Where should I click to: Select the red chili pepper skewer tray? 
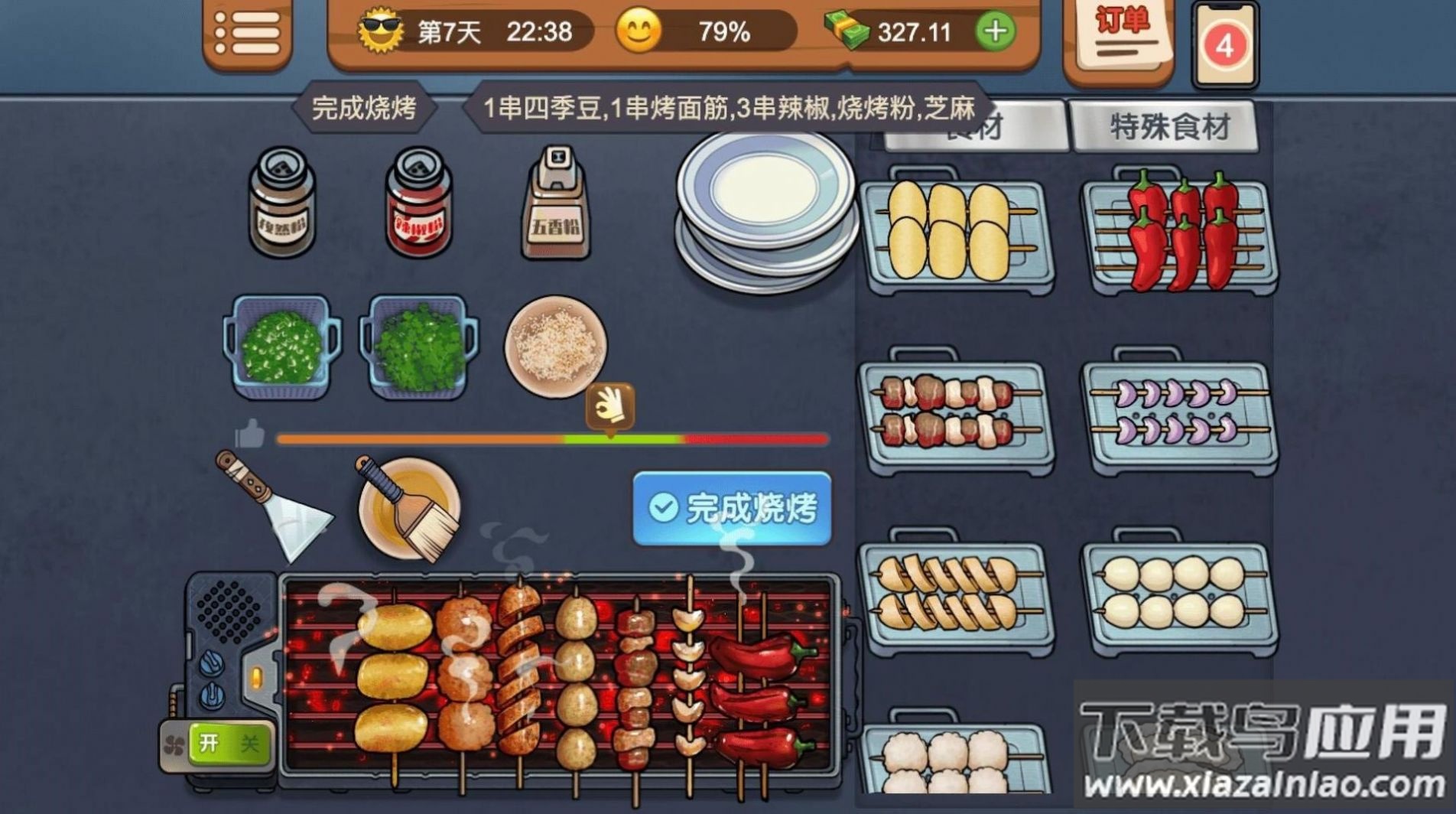(x=1181, y=230)
